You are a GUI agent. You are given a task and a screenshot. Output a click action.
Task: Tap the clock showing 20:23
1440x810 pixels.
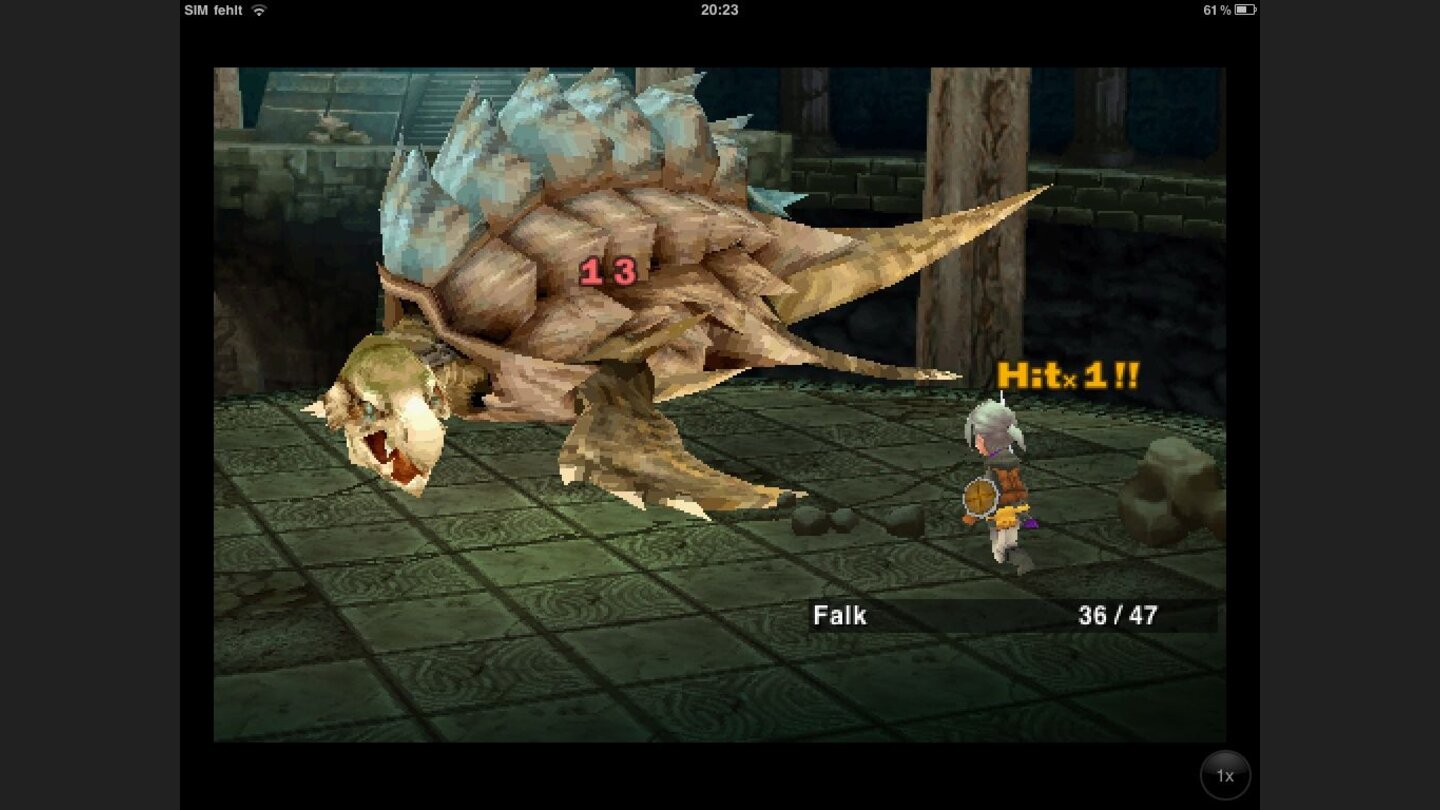tap(722, 10)
